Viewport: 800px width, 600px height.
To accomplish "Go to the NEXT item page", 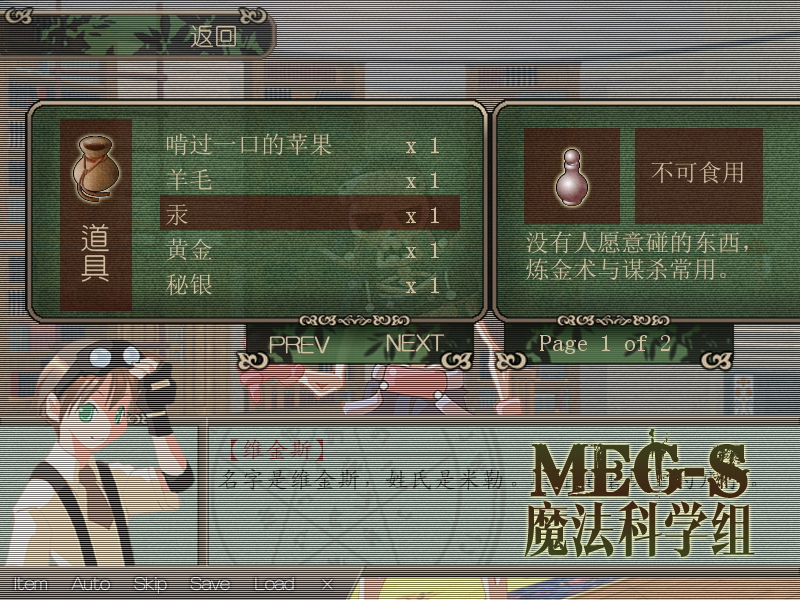I will point(414,344).
